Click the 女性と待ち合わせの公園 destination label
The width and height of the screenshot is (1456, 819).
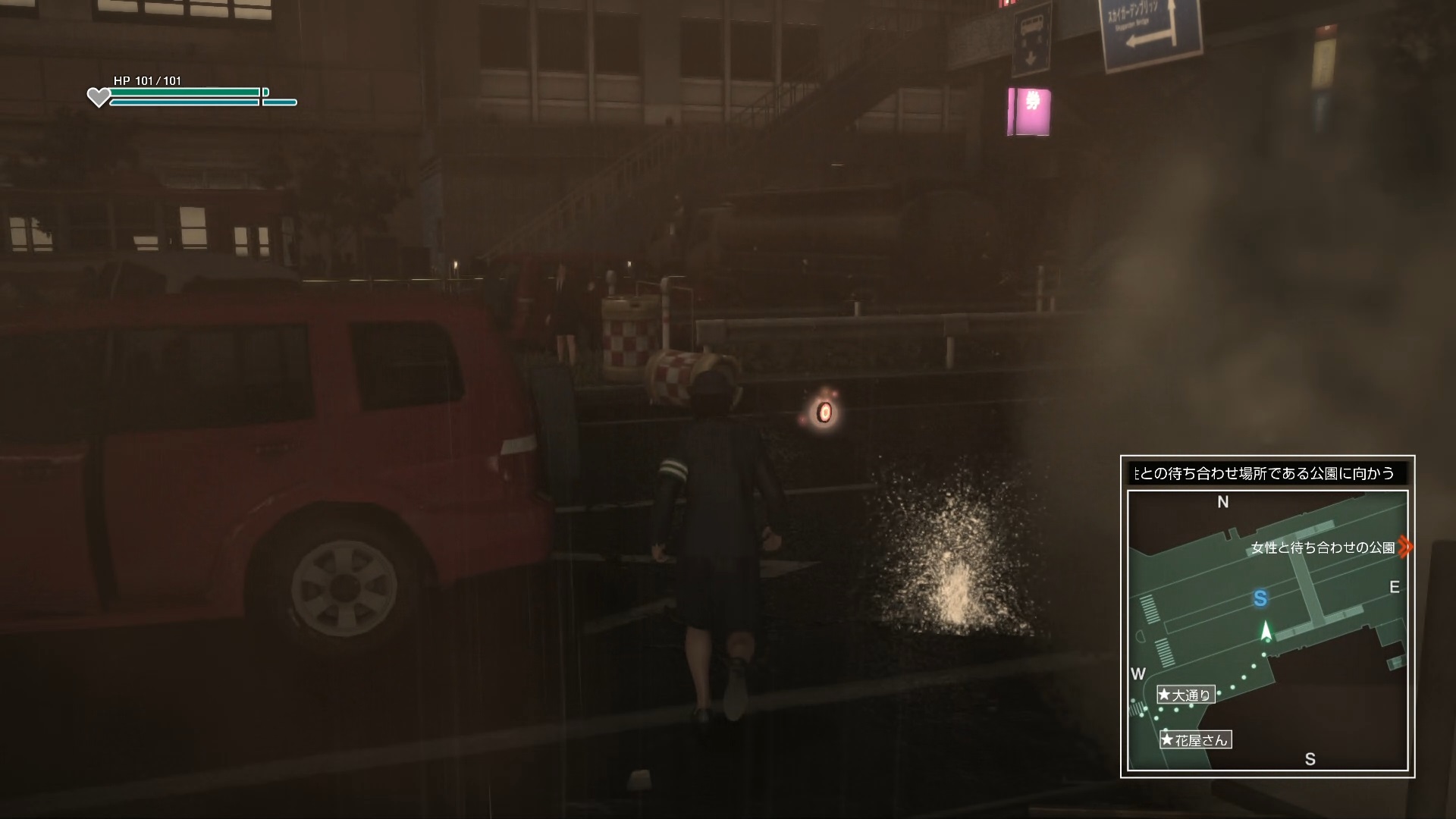1323,548
